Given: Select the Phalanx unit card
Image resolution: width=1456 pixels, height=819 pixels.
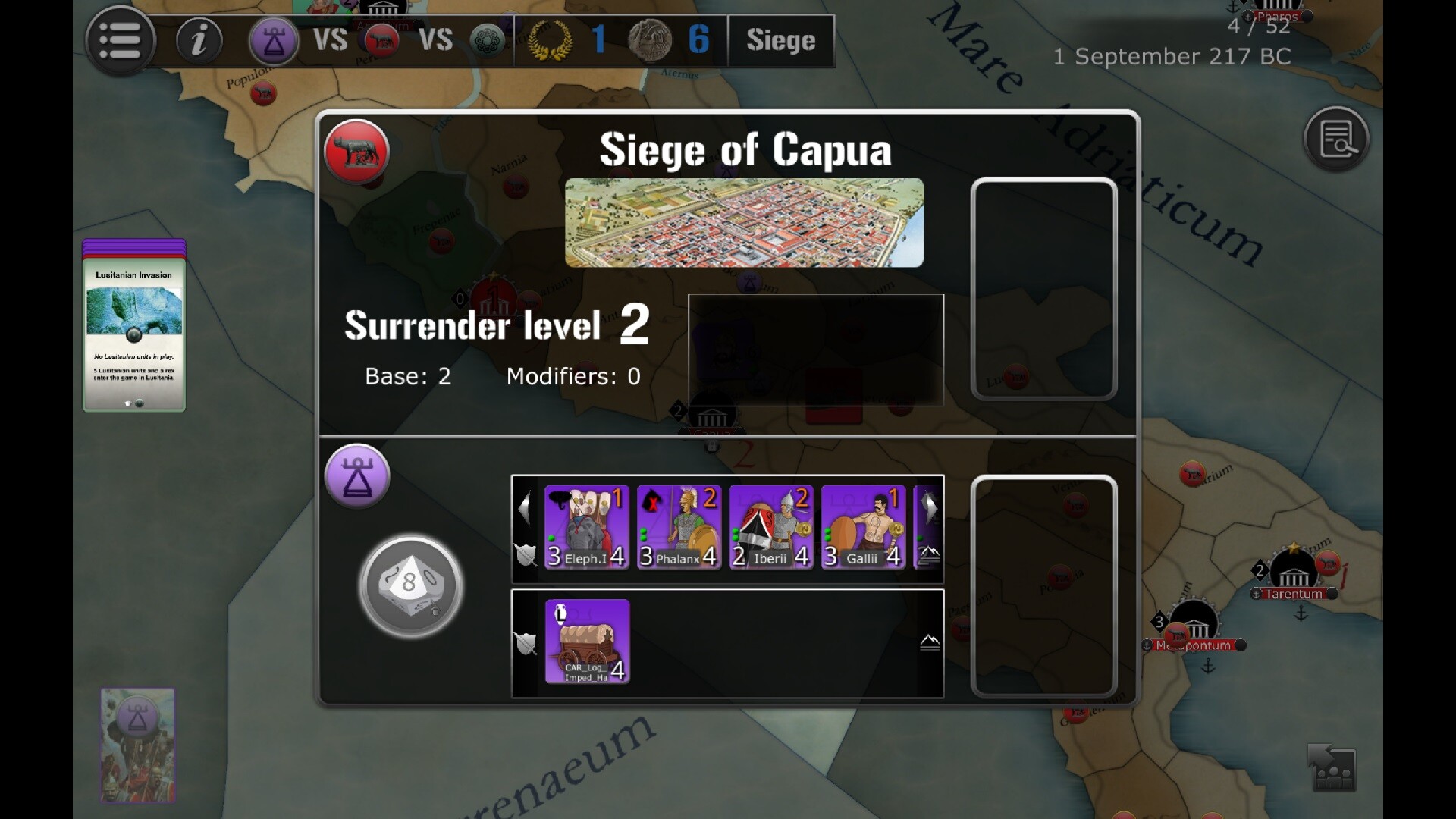Looking at the screenshot, I should [678, 527].
